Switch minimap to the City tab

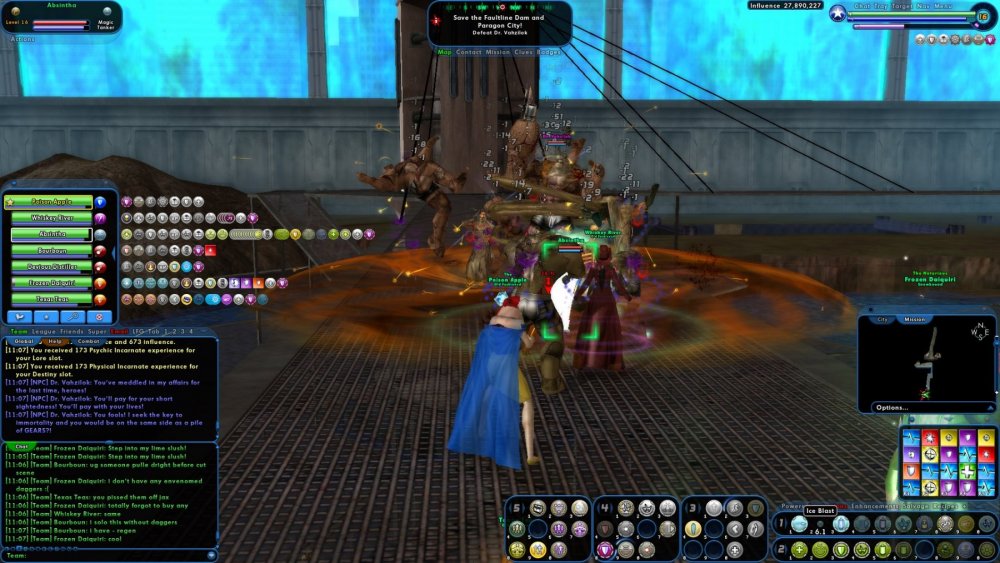pos(883,320)
